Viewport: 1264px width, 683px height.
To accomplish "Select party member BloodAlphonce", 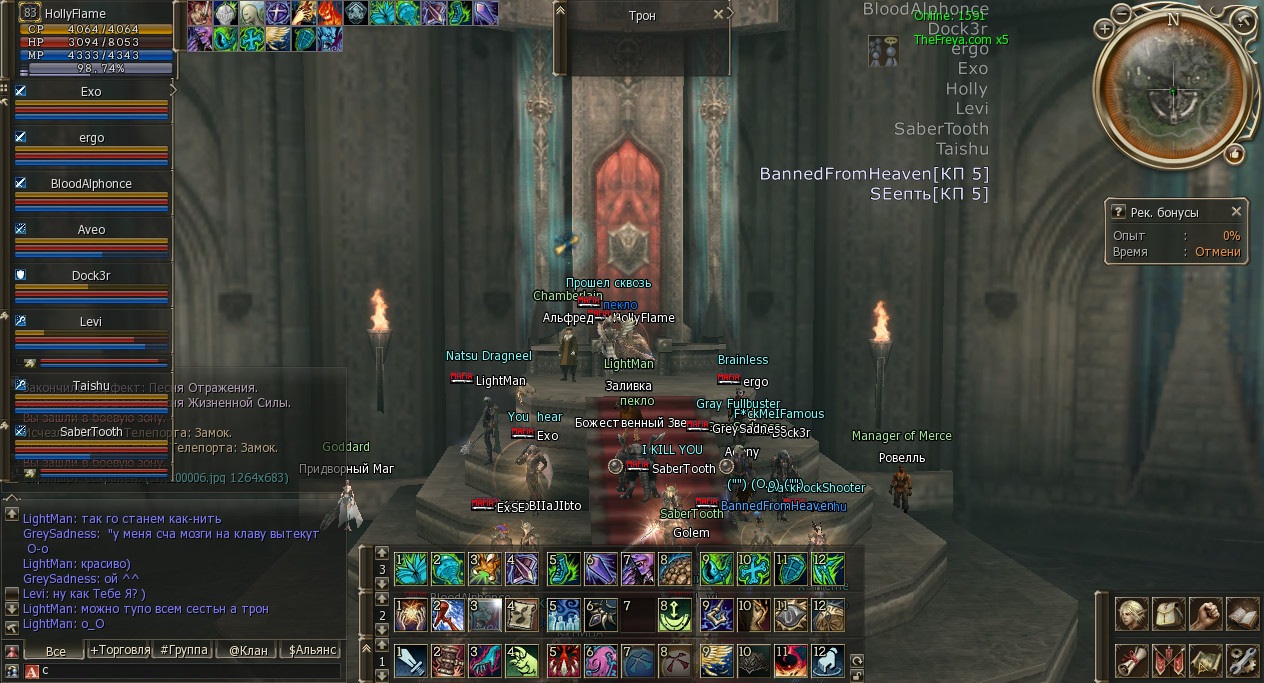I will [x=90, y=184].
